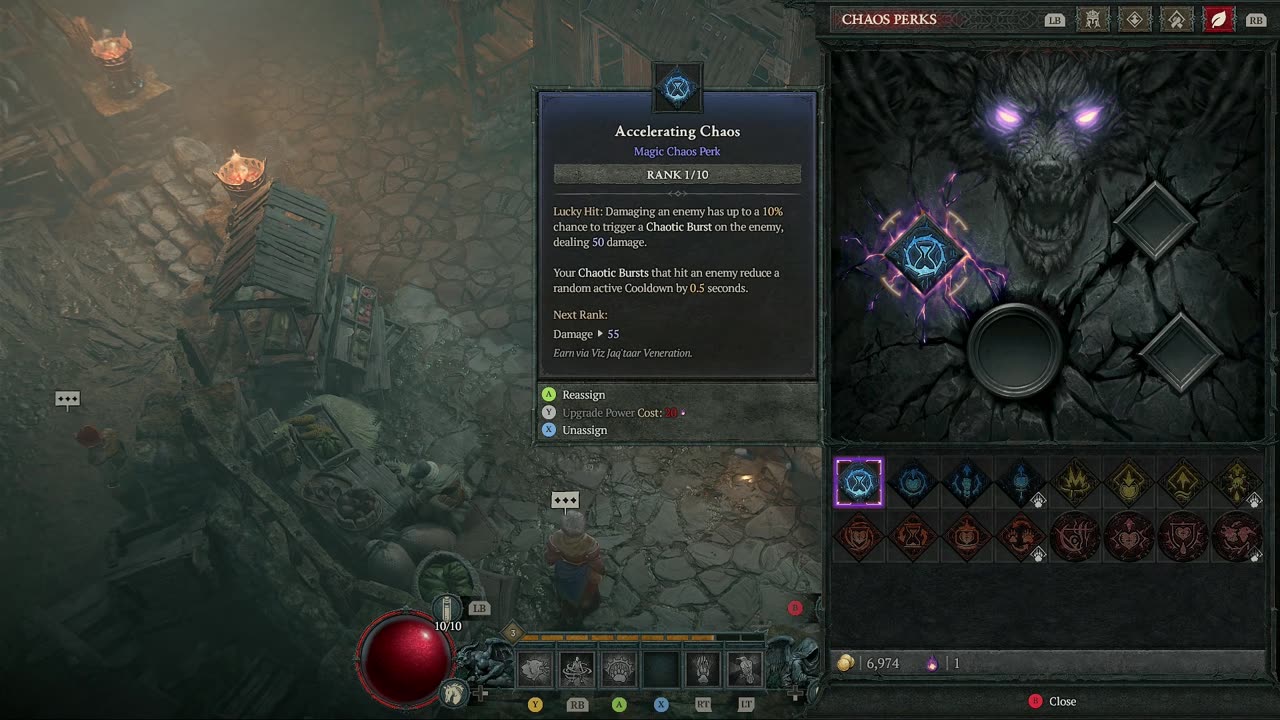Select the Accelerating Chaos perk icon in the perk list
This screenshot has height=720, width=1280.
tap(859, 483)
